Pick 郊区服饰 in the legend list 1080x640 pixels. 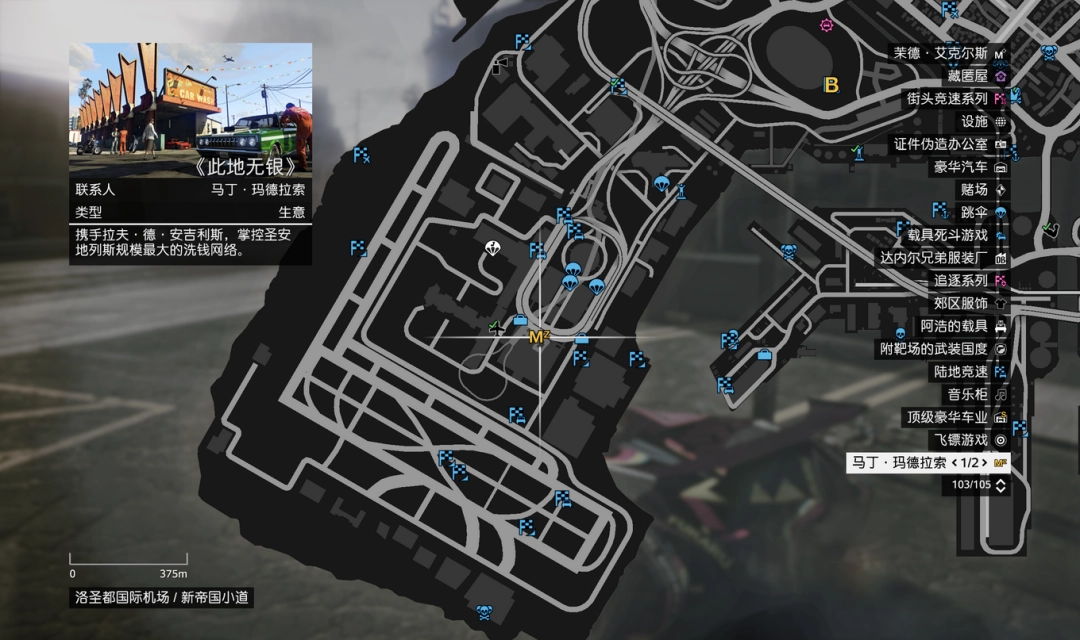pos(963,303)
